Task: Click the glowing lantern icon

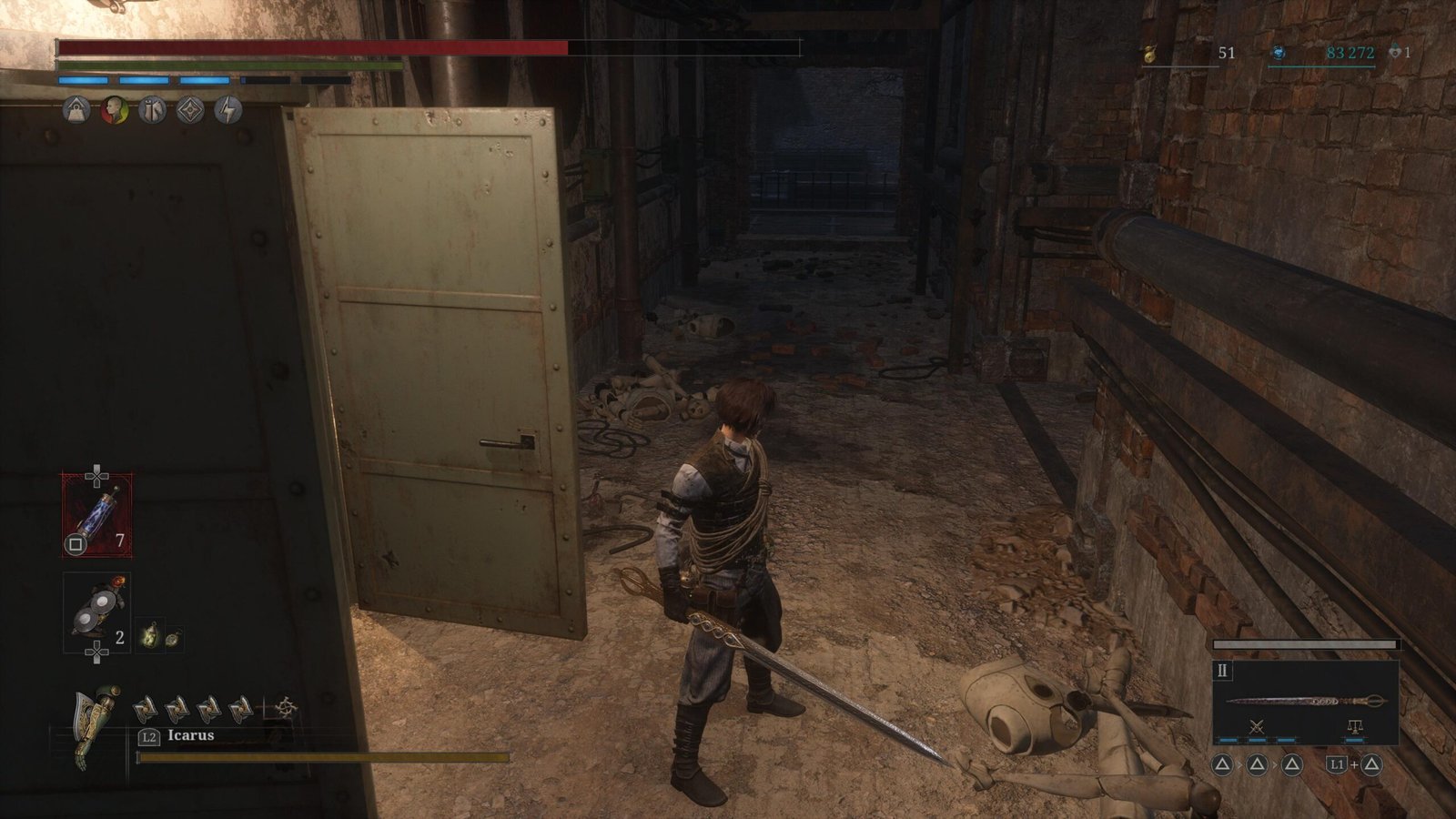Action: [149, 636]
